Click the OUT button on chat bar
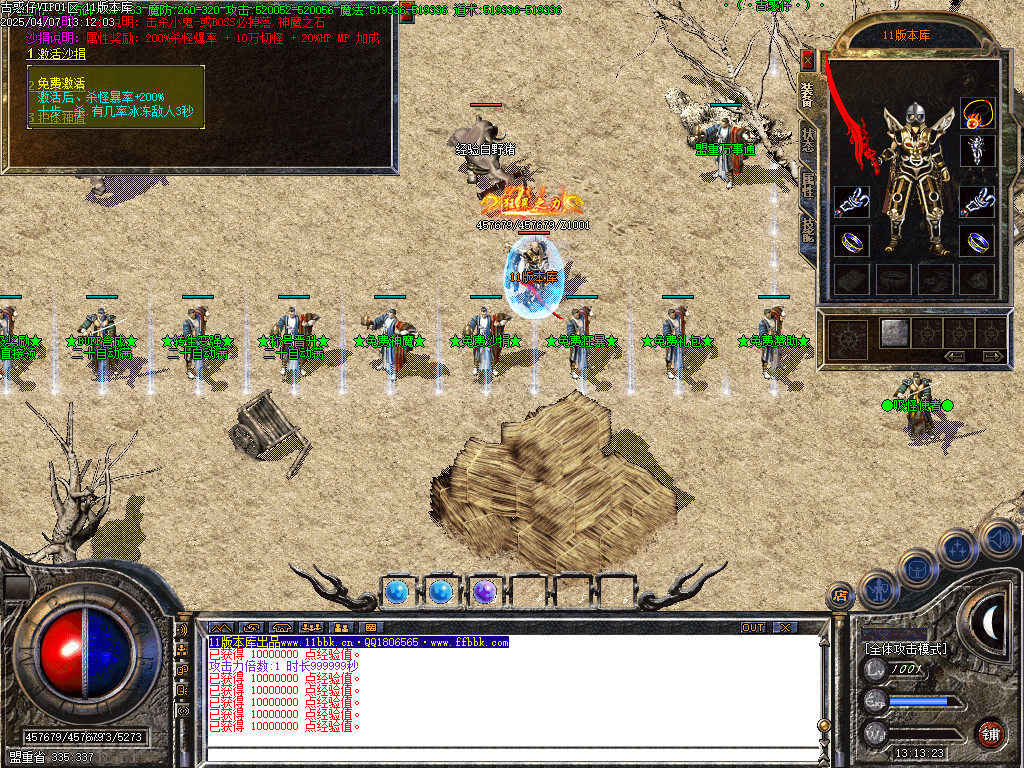The width and height of the screenshot is (1024, 768). (x=753, y=627)
